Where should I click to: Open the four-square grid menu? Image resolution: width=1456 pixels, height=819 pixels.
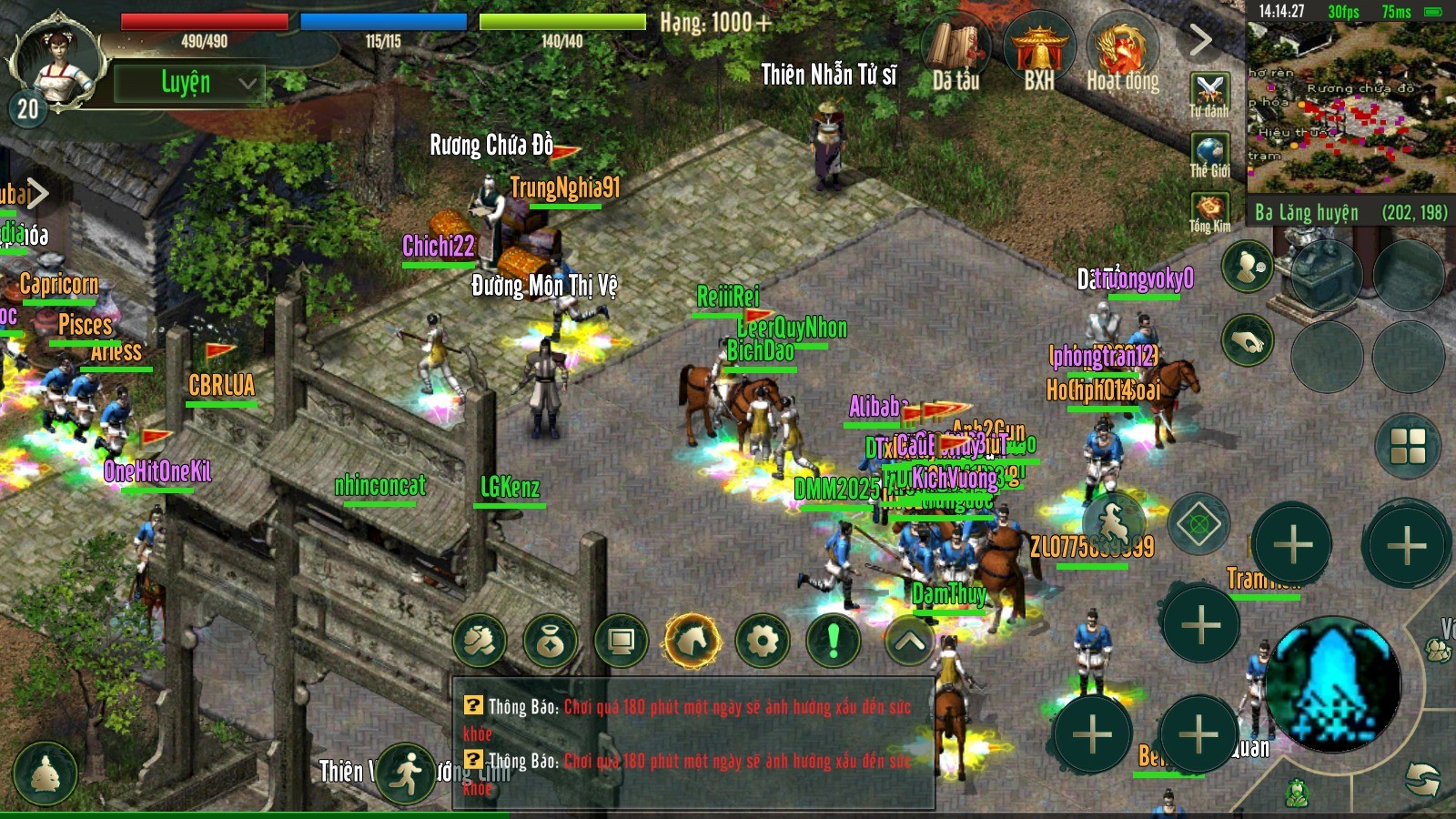coord(1408,446)
